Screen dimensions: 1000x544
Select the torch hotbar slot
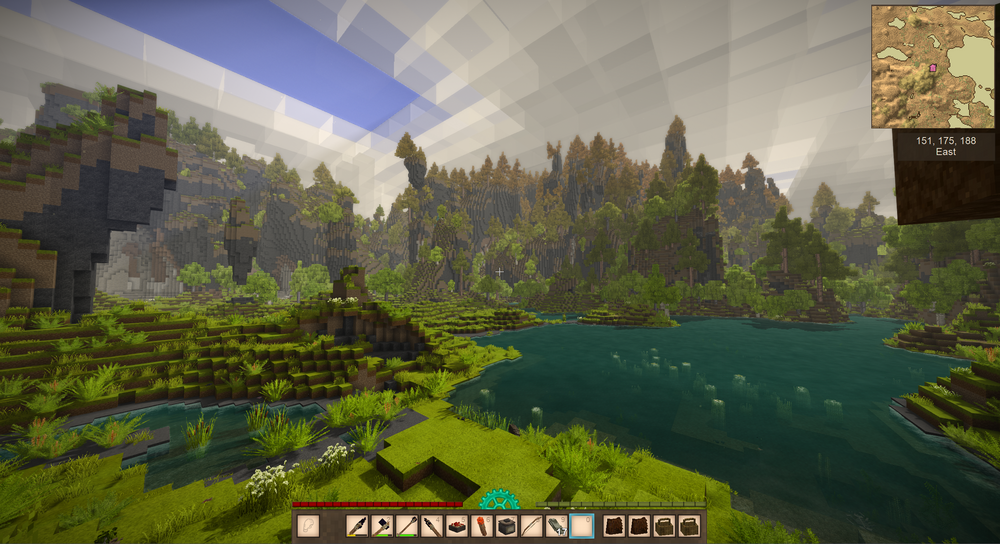482,526
